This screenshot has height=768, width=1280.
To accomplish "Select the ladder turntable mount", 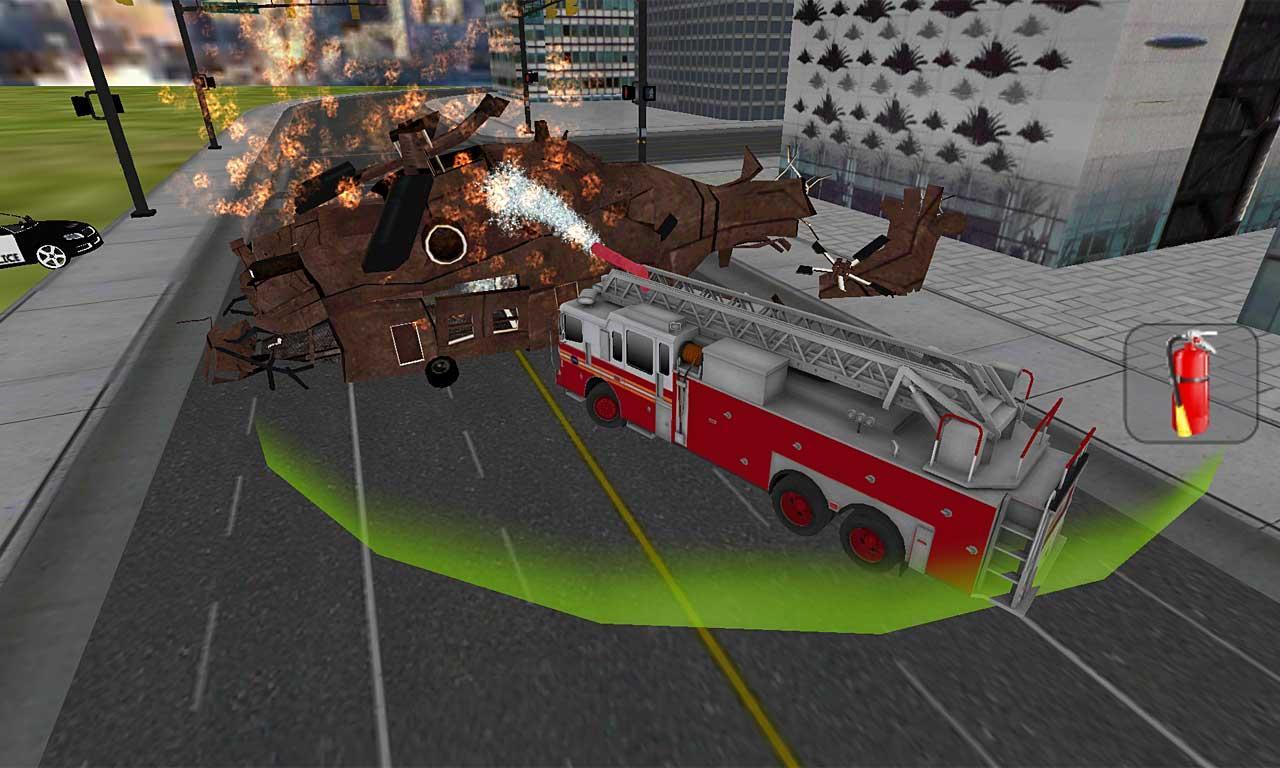I will (x=965, y=420).
